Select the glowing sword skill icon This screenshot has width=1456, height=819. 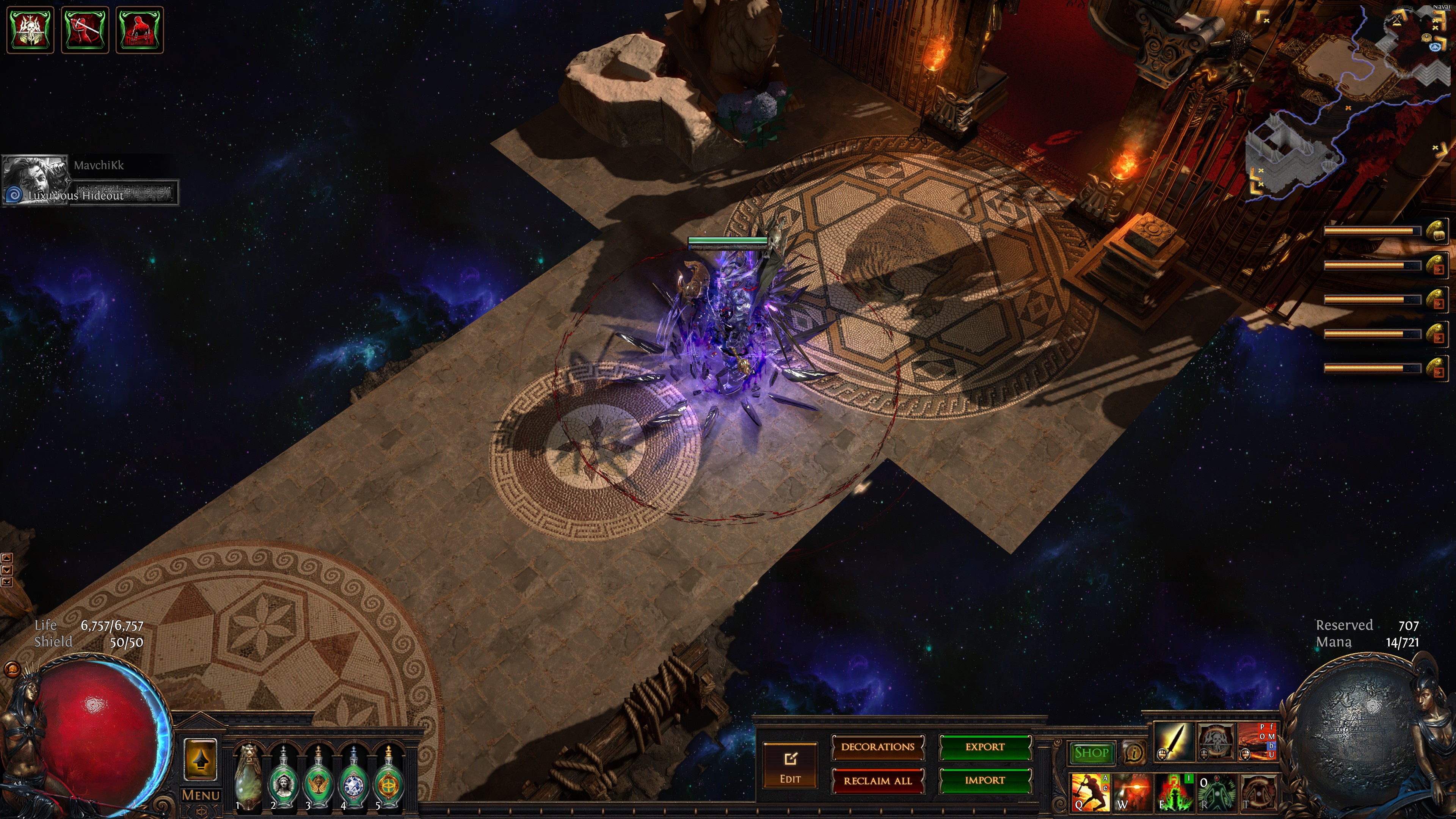[x=1174, y=741]
